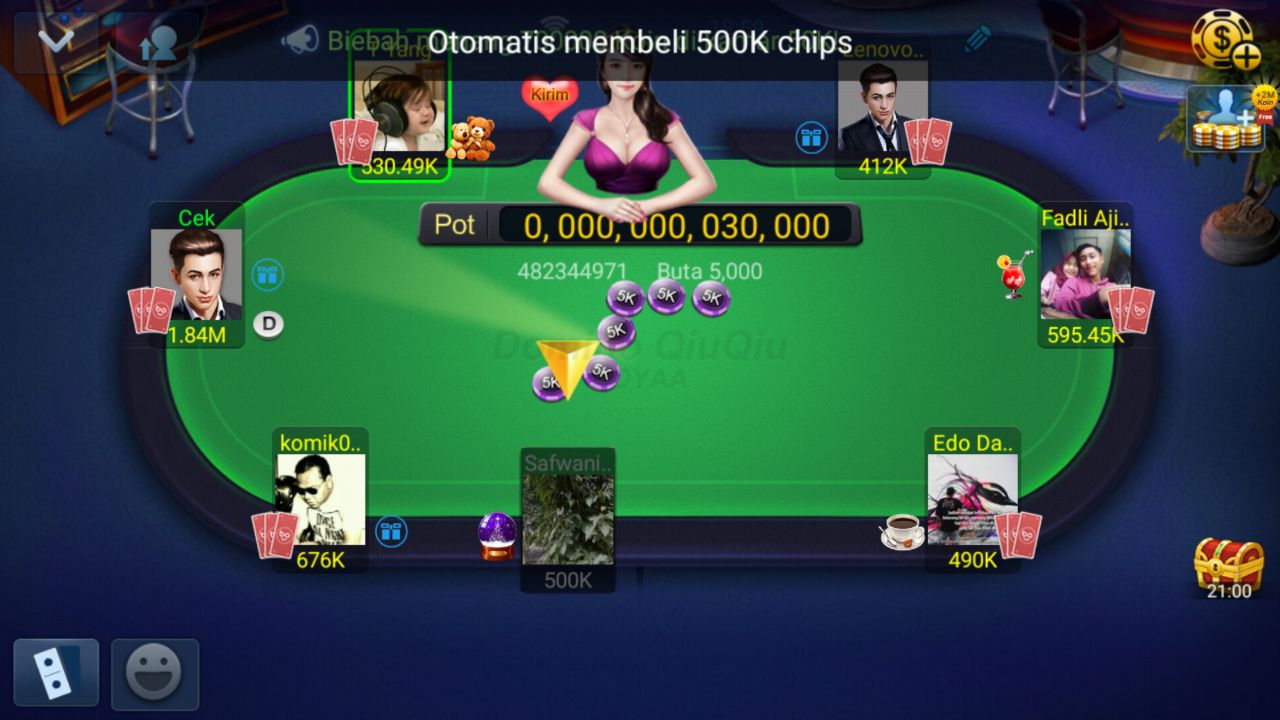
Task: Select Safwani's own seat avatar
Action: pyautogui.click(x=567, y=518)
